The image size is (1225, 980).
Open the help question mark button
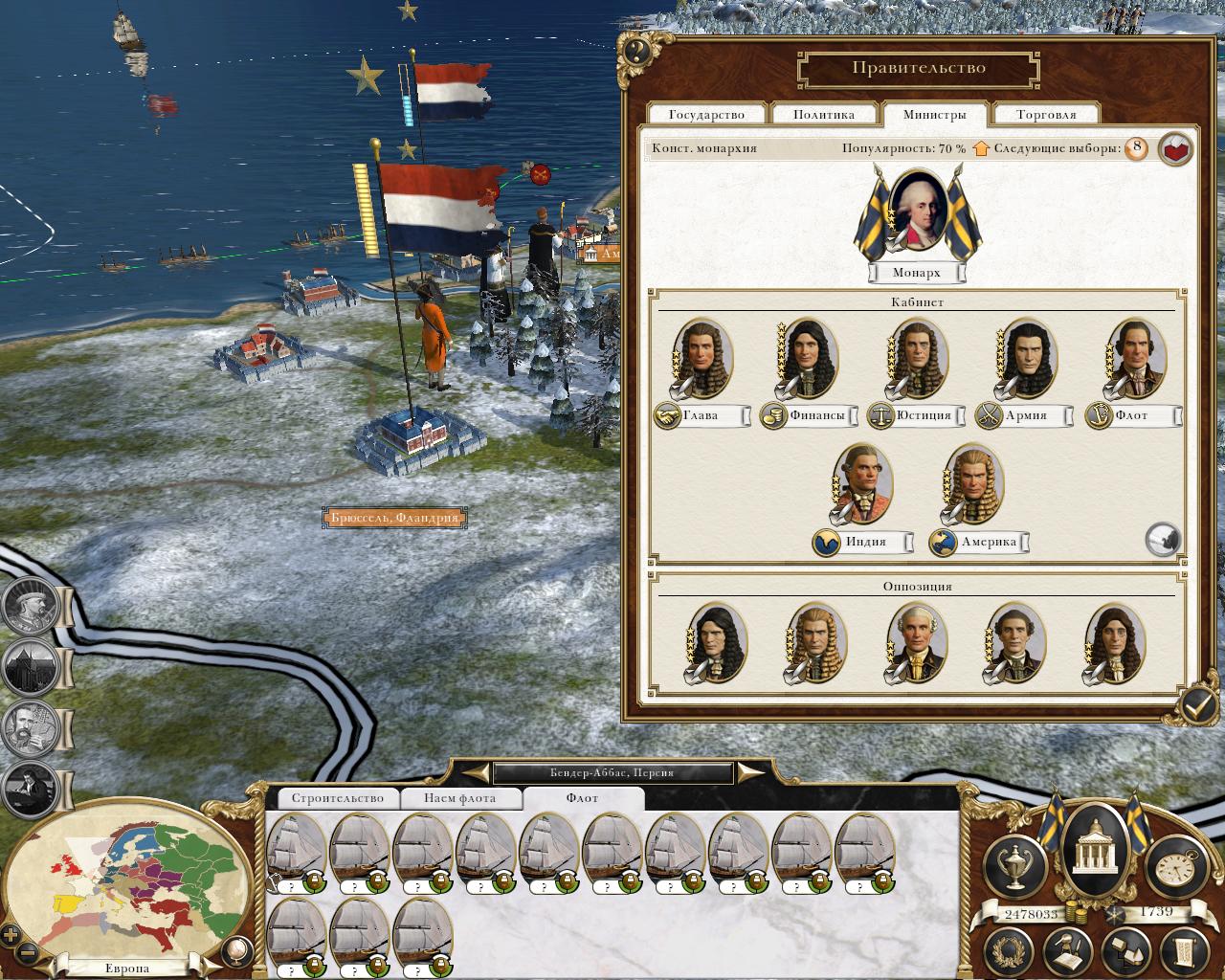[636, 51]
